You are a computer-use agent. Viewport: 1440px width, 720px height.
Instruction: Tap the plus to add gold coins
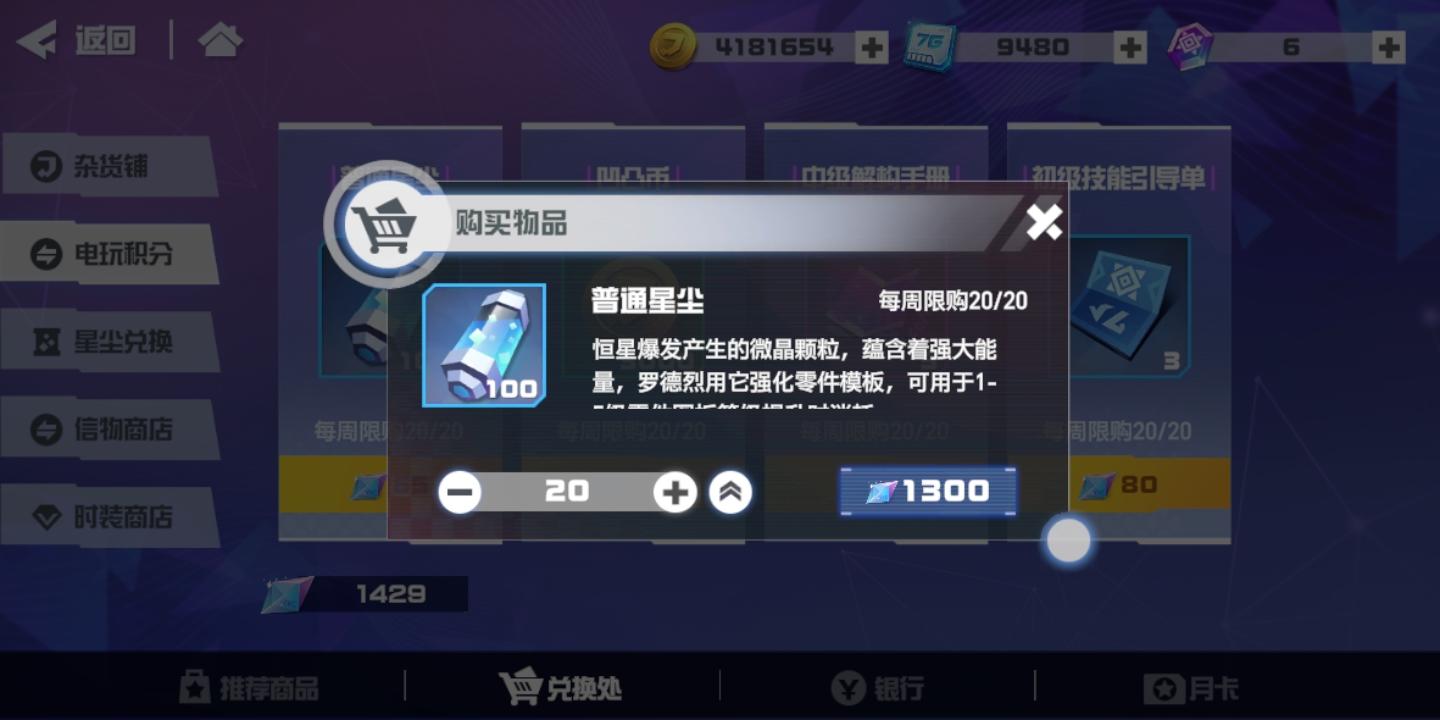click(x=872, y=45)
